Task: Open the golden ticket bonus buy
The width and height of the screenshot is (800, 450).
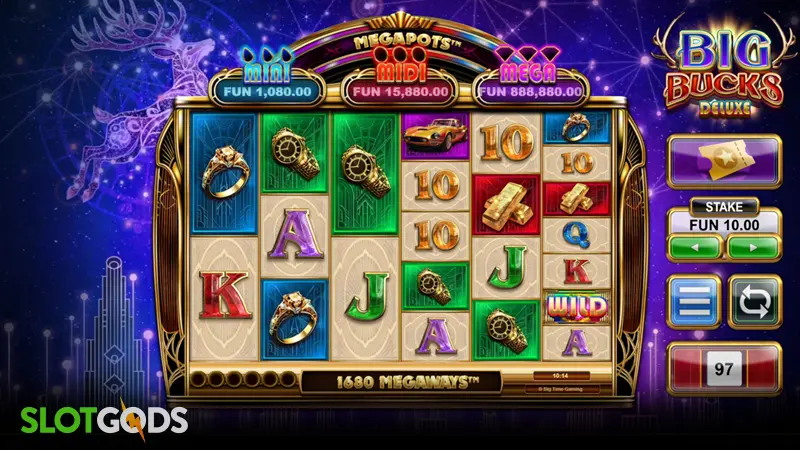Action: (x=724, y=162)
